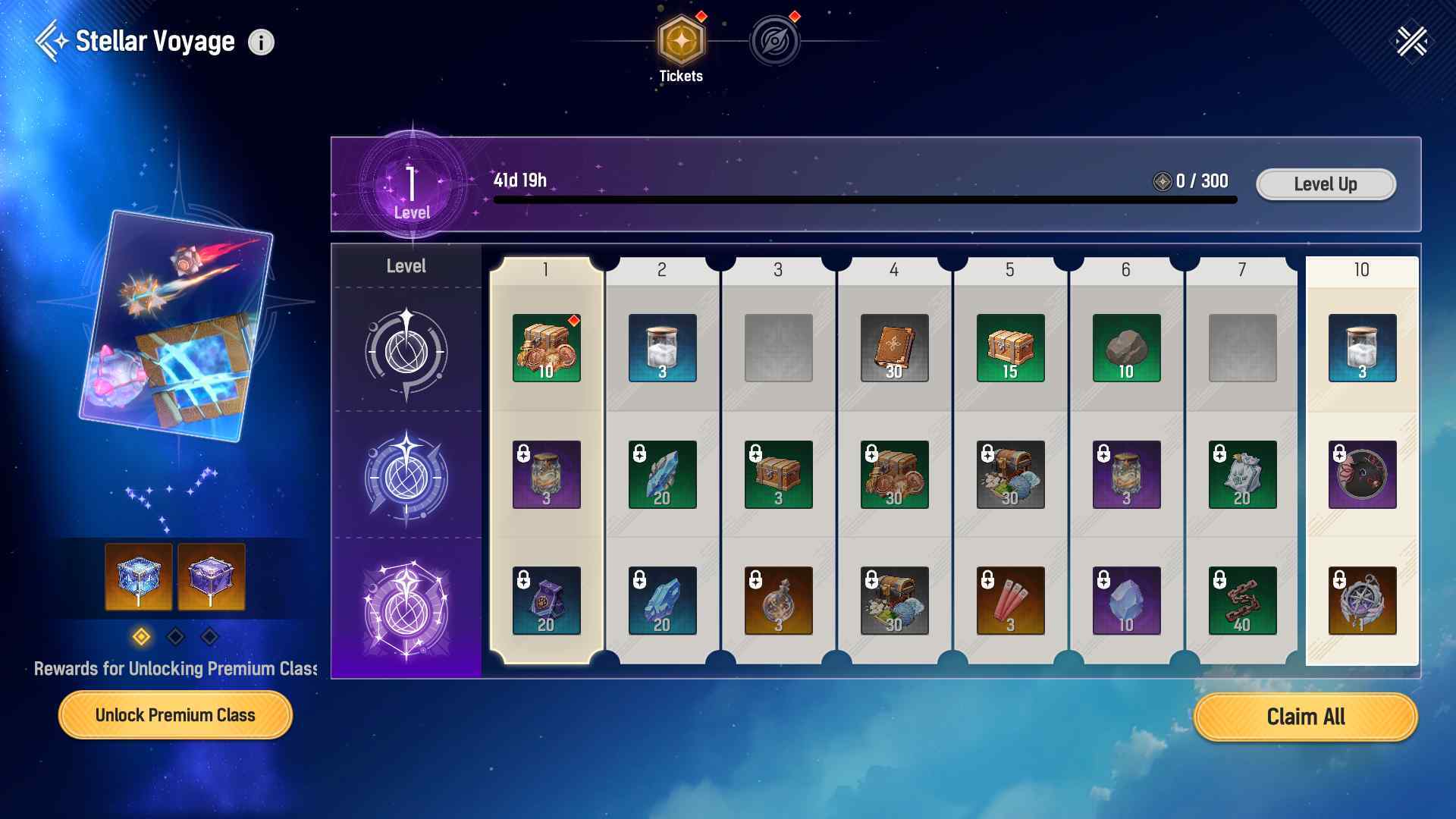The image size is (1456, 819).
Task: Select the level 4 column header
Action: click(894, 269)
